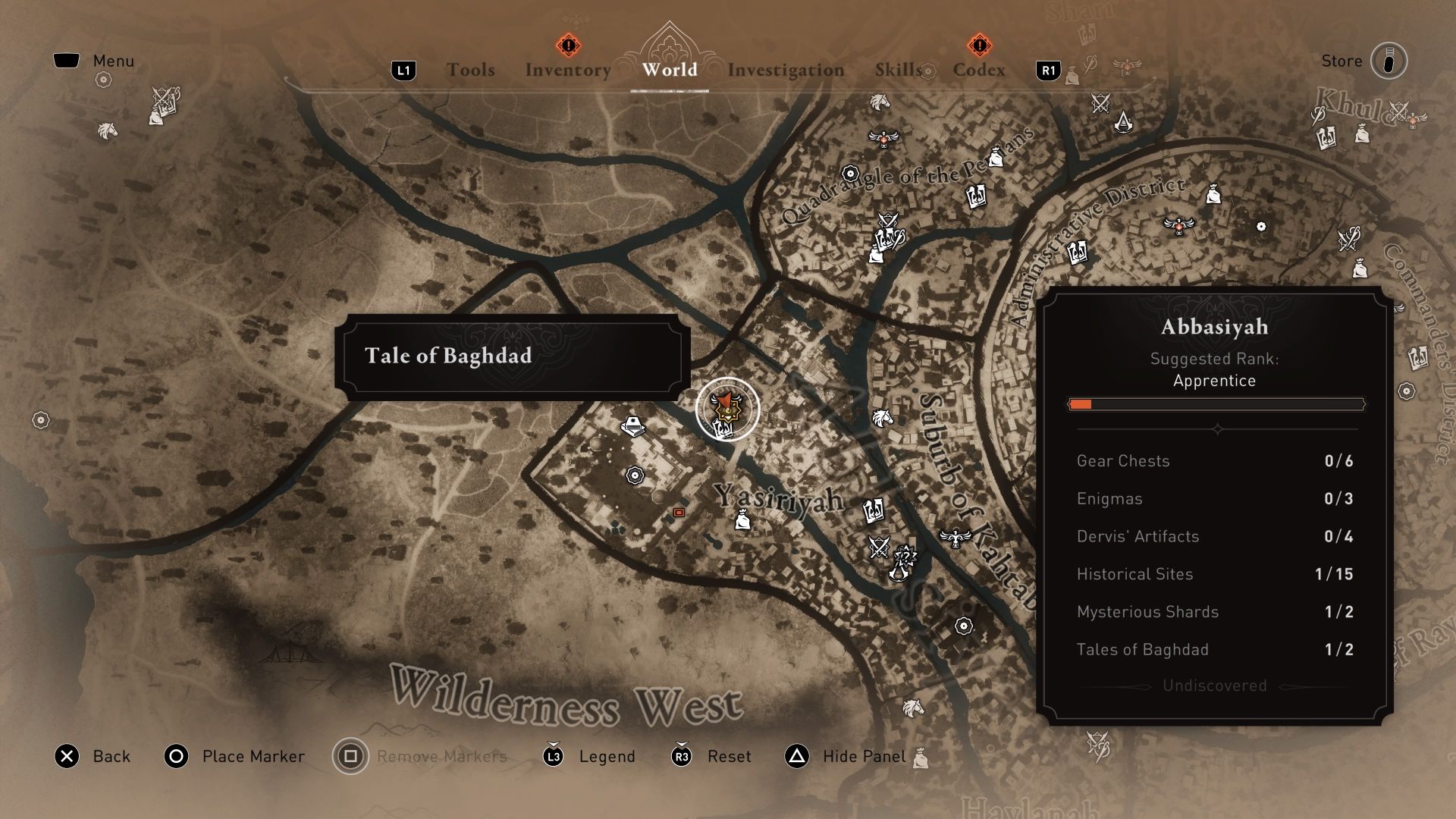
Task: Open the map Legend
Action: 606,756
